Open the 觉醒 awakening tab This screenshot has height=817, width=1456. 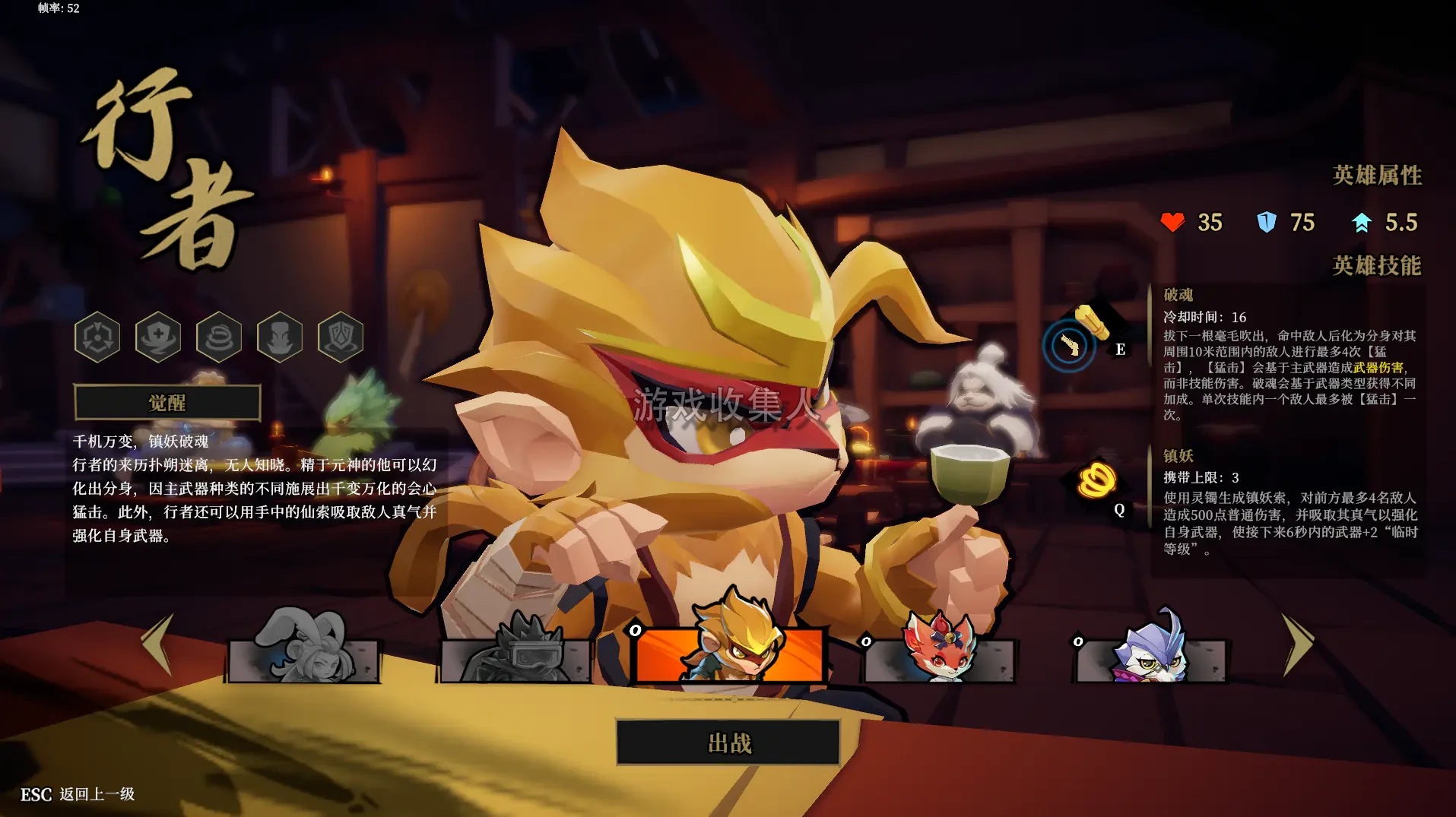pos(167,404)
